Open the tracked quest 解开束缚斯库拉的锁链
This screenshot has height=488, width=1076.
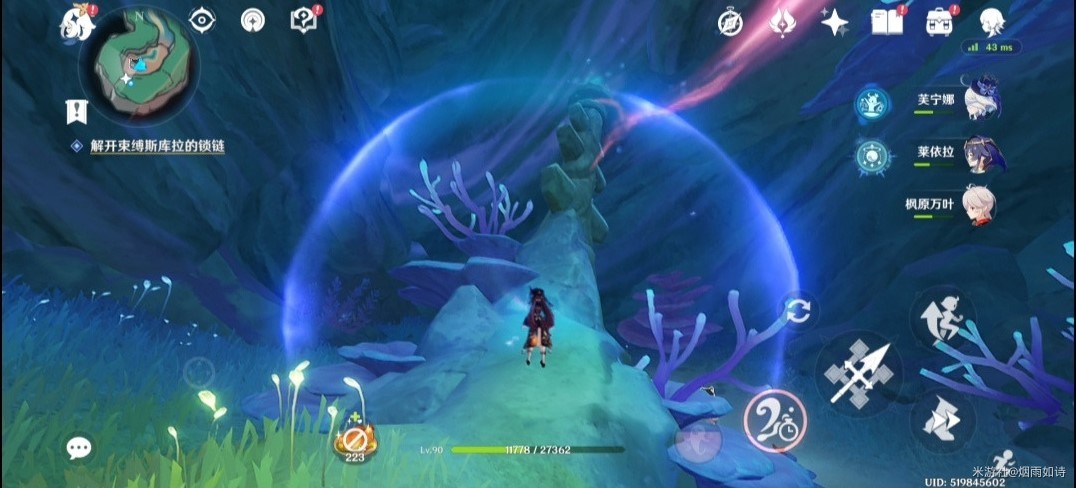(157, 146)
